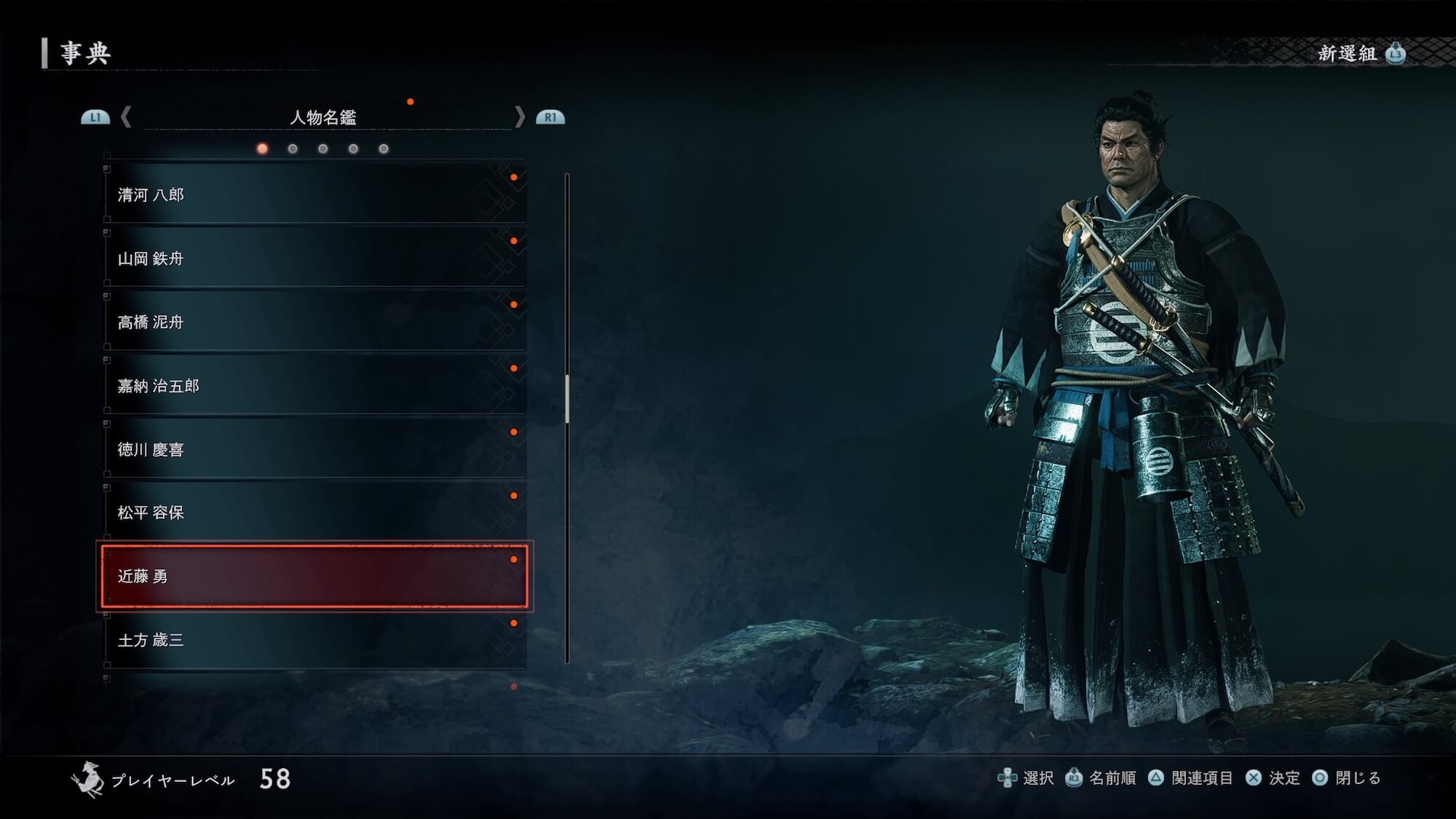Select the 嘉納 治五郎 row
The image size is (1456, 819).
click(x=314, y=386)
